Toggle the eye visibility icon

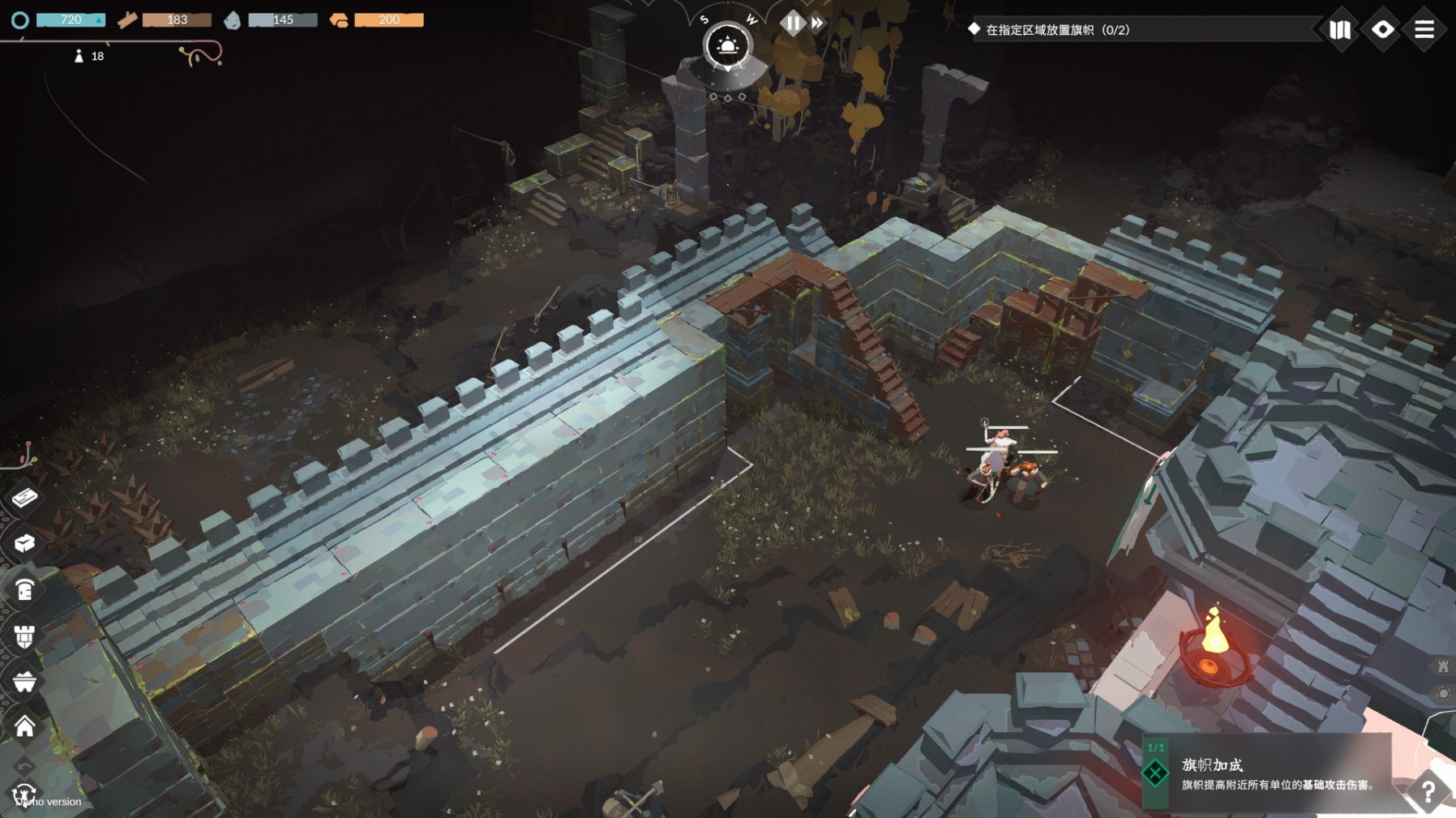click(x=1382, y=30)
